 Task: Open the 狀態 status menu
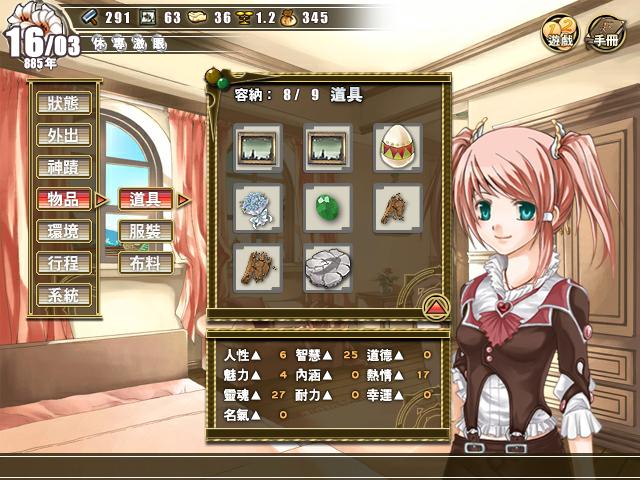coord(64,102)
